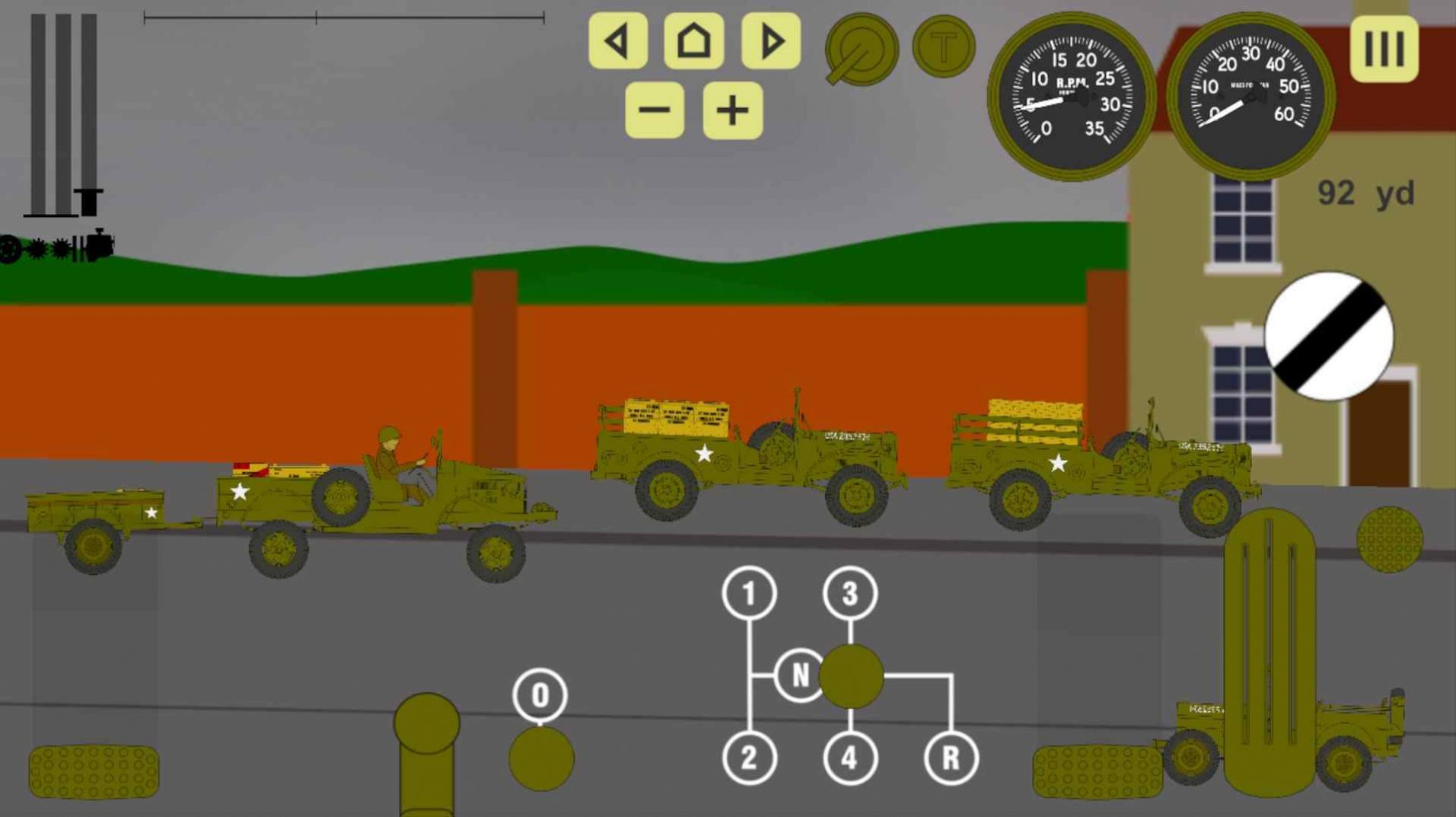Screen dimensions: 1456x817
Task: Shift into second gear
Action: pyautogui.click(x=749, y=758)
